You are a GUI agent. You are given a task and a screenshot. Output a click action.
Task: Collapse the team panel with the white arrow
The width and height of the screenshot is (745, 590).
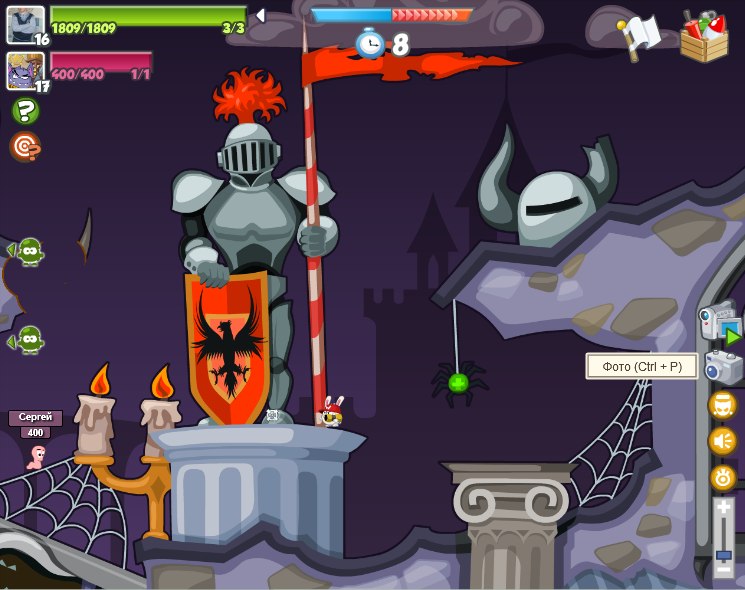point(260,15)
